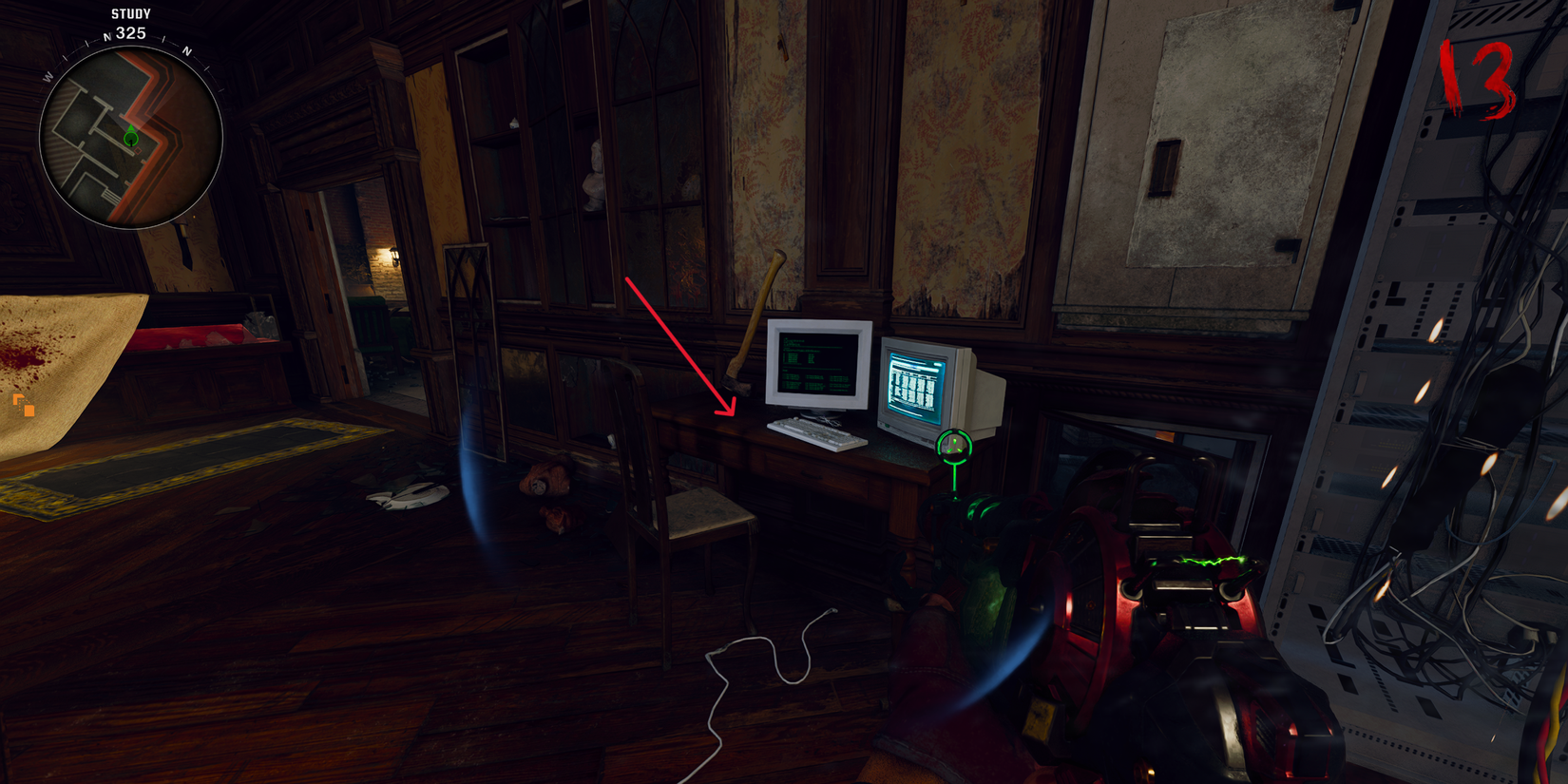This screenshot has height=784, width=1568.
Task: Select the STUDY location label
Action: pyautogui.click(x=130, y=12)
